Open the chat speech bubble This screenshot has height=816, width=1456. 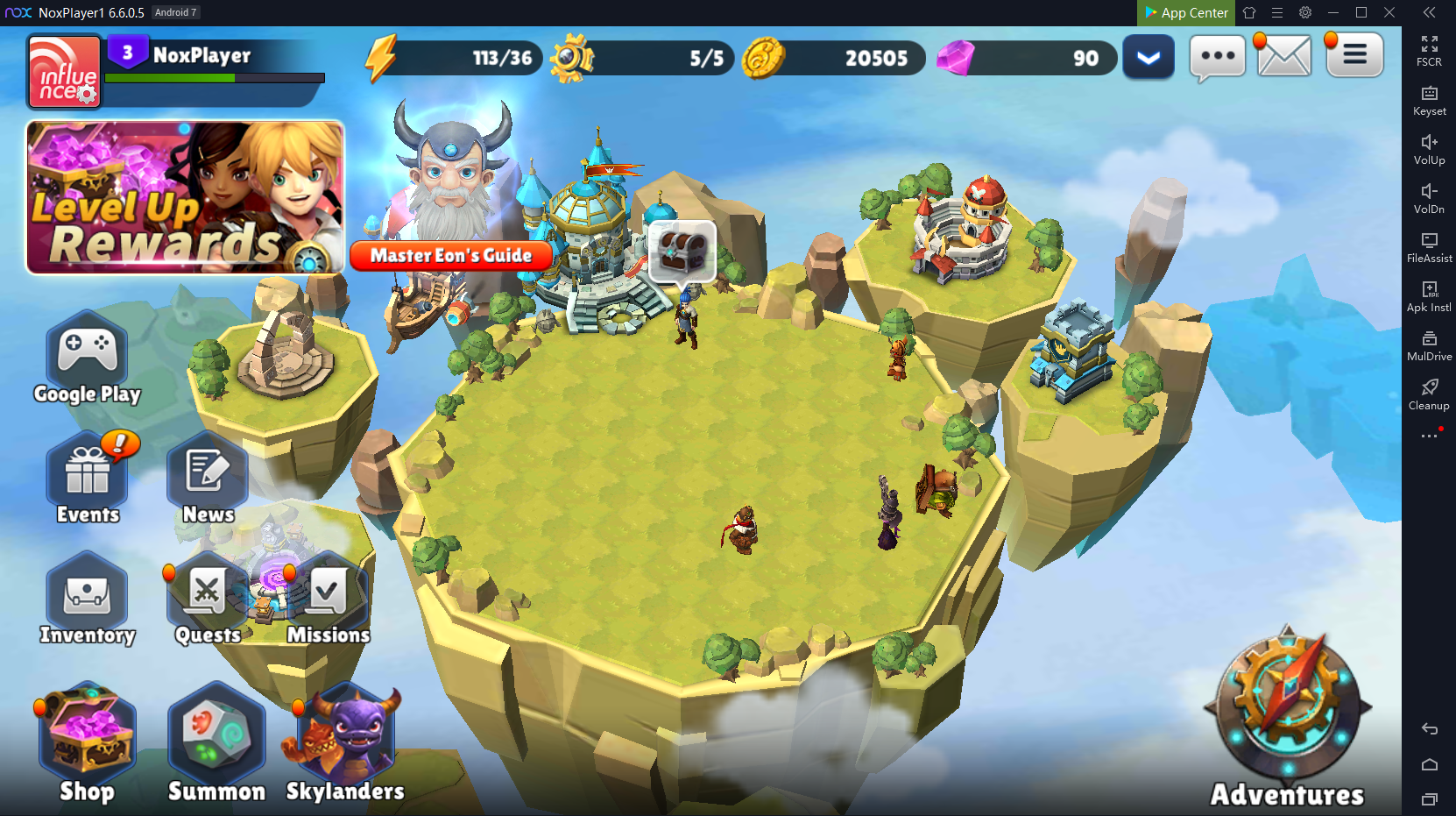(x=1217, y=57)
